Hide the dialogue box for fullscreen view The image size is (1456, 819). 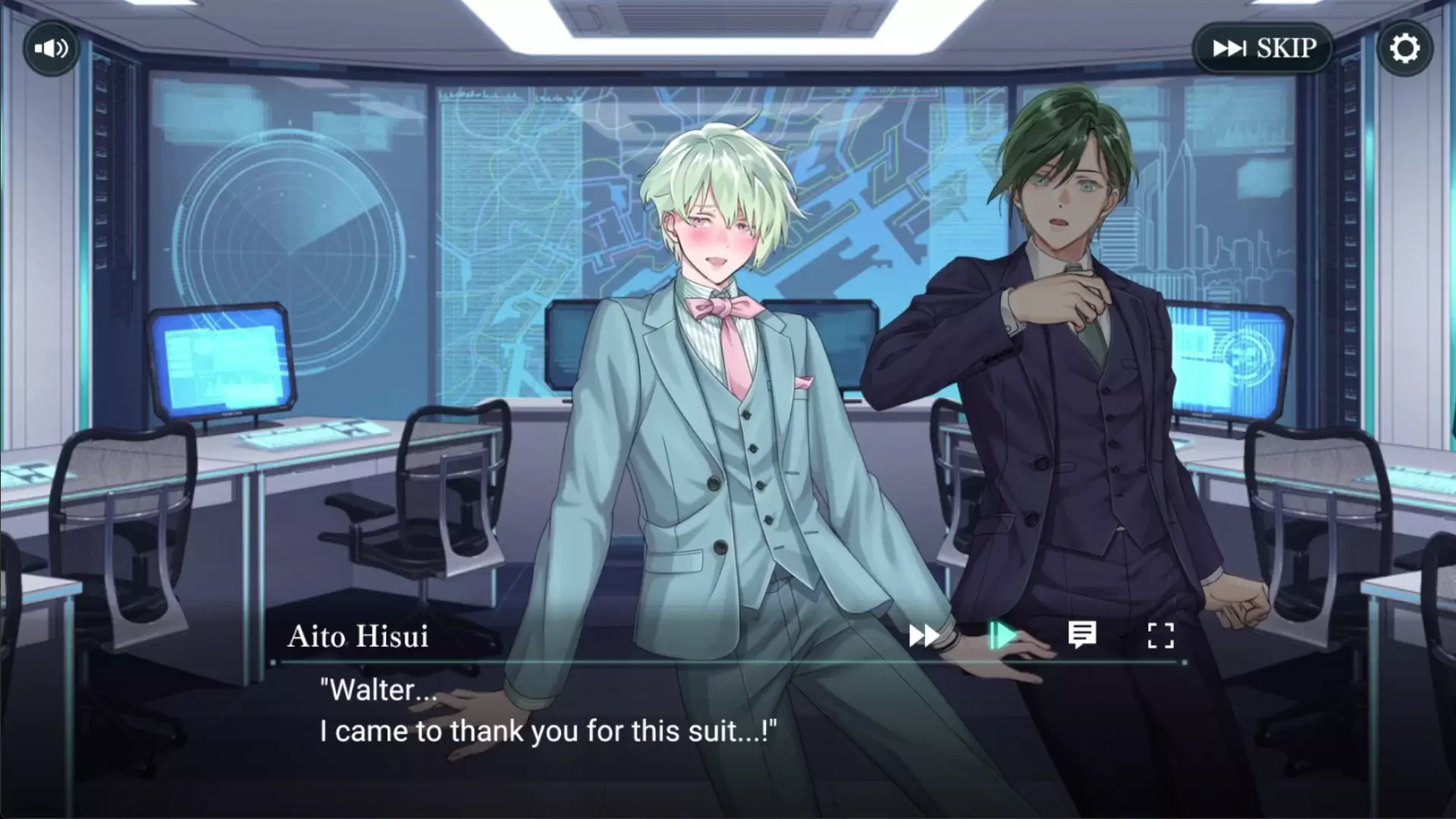pyautogui.click(x=1160, y=635)
